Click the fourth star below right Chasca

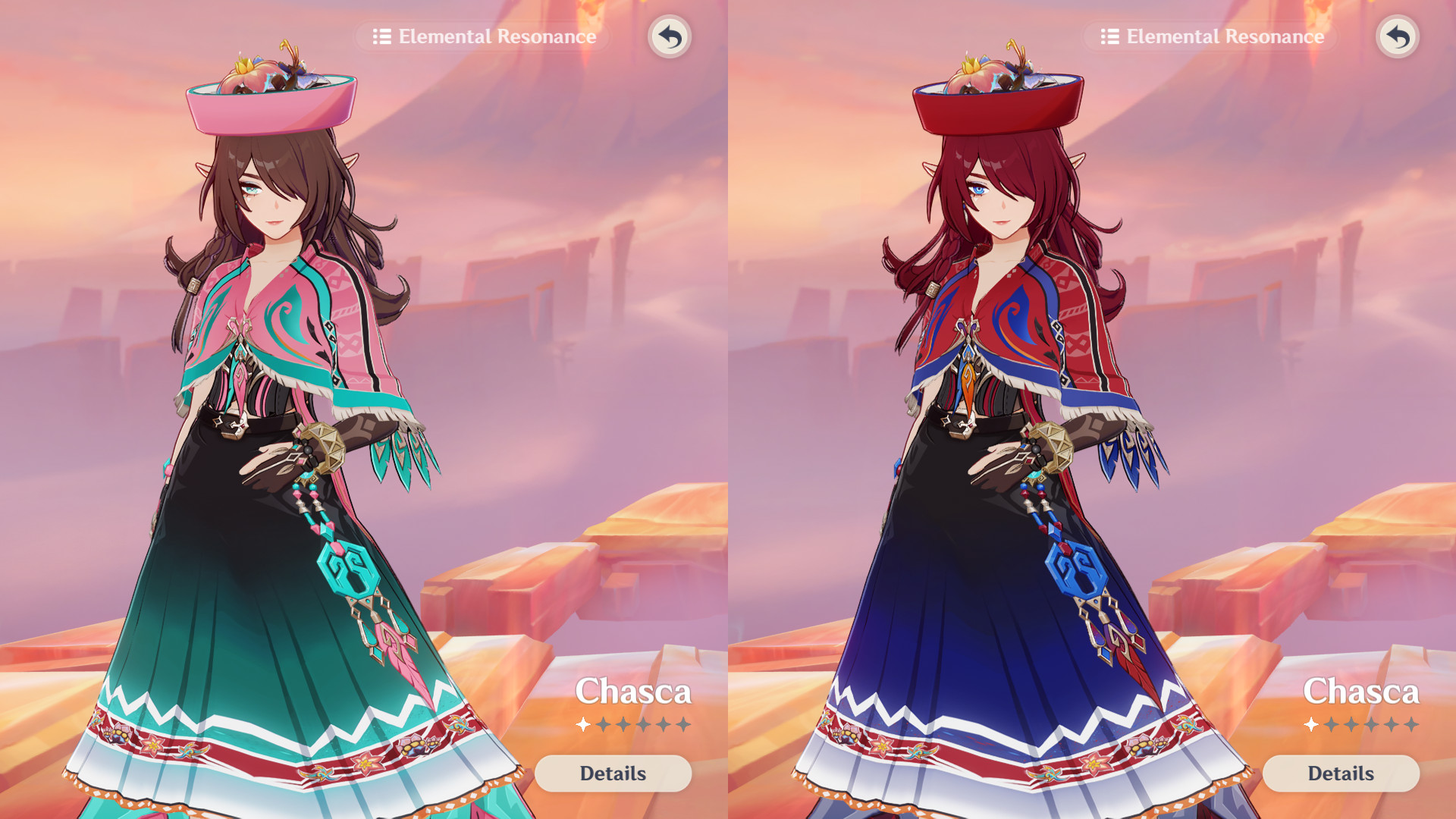[x=1372, y=724]
